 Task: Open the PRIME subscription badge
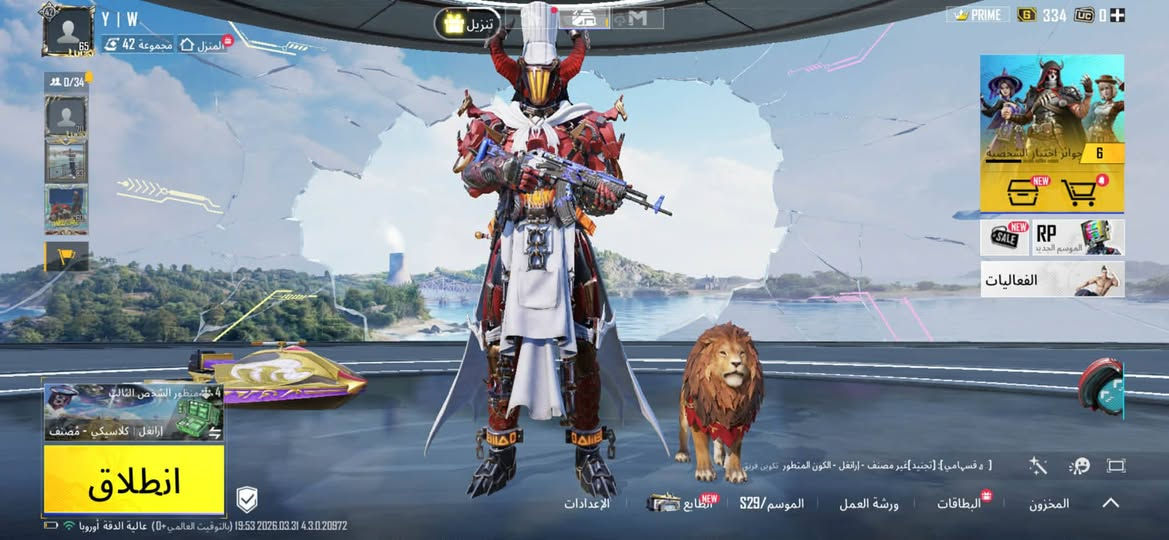coord(978,15)
